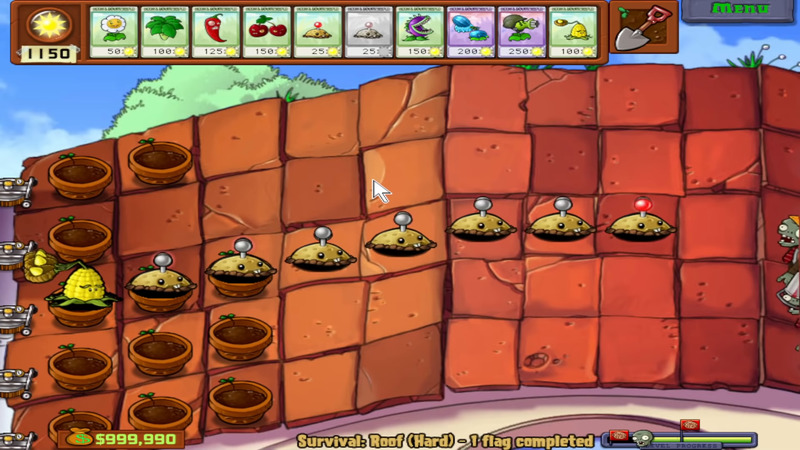
Task: Choose the Gatling Pea seed packet
Action: (522, 32)
